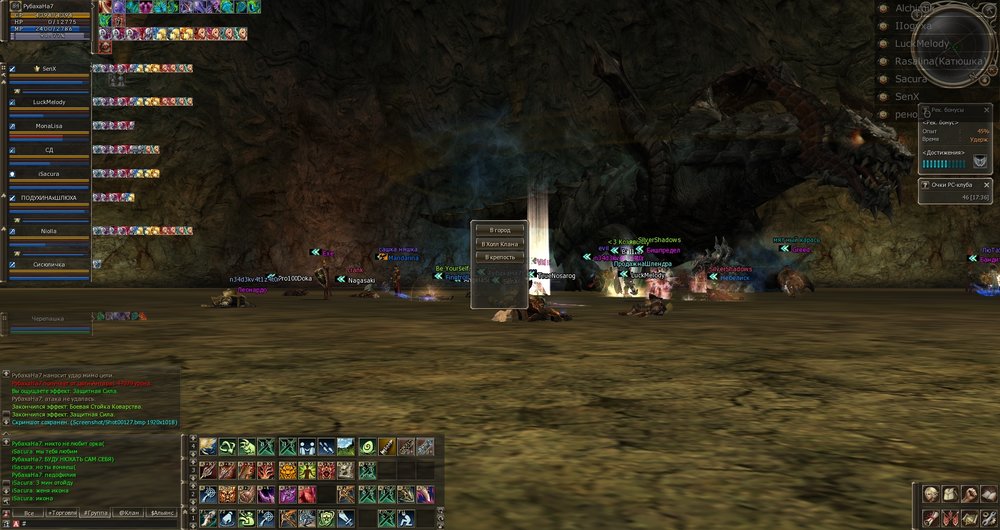The height and width of the screenshot is (530, 1000).
Task: Click the "В крепость" respawn button
Action: 499,257
